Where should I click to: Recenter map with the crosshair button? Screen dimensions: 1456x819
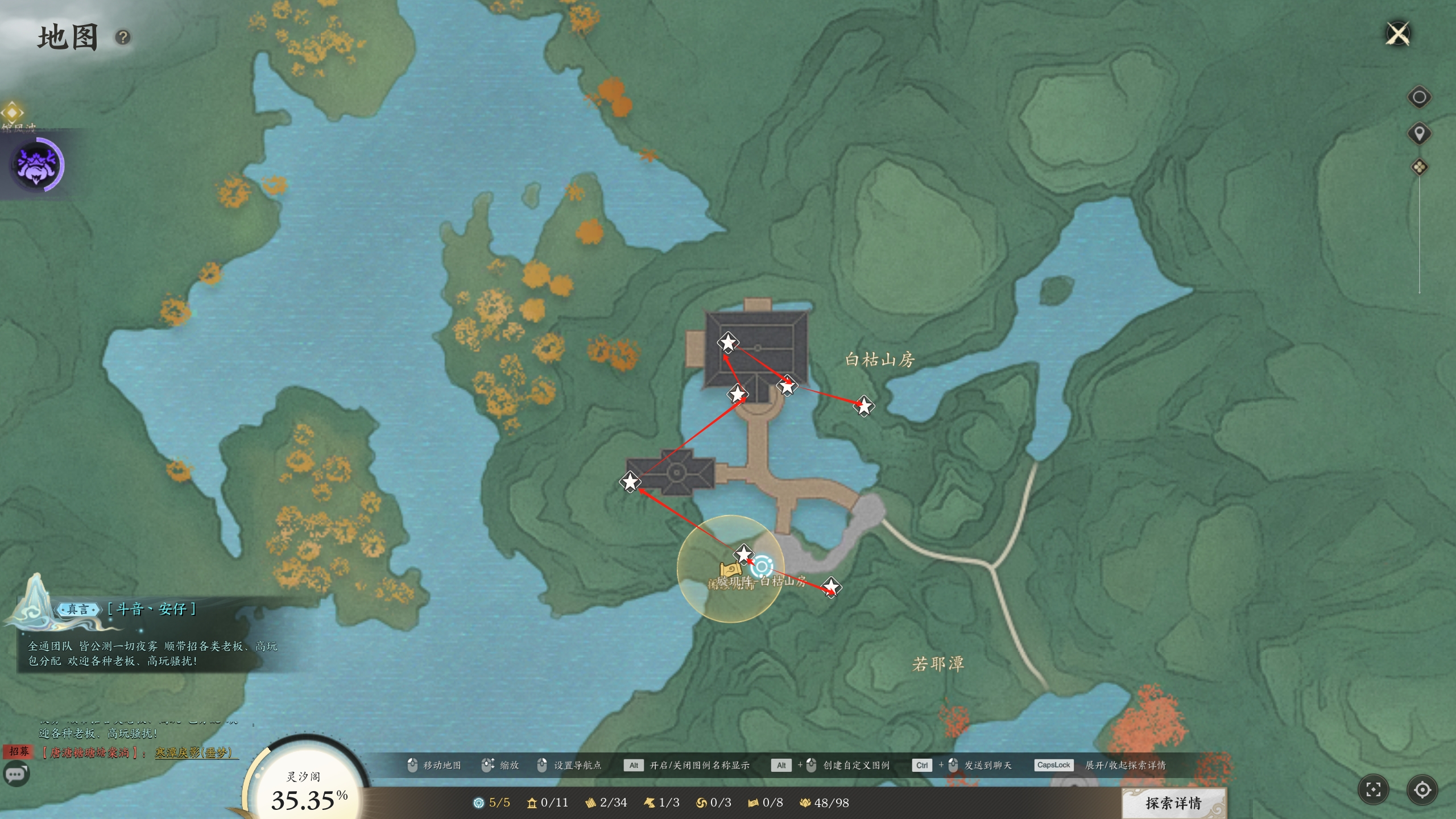click(1422, 789)
